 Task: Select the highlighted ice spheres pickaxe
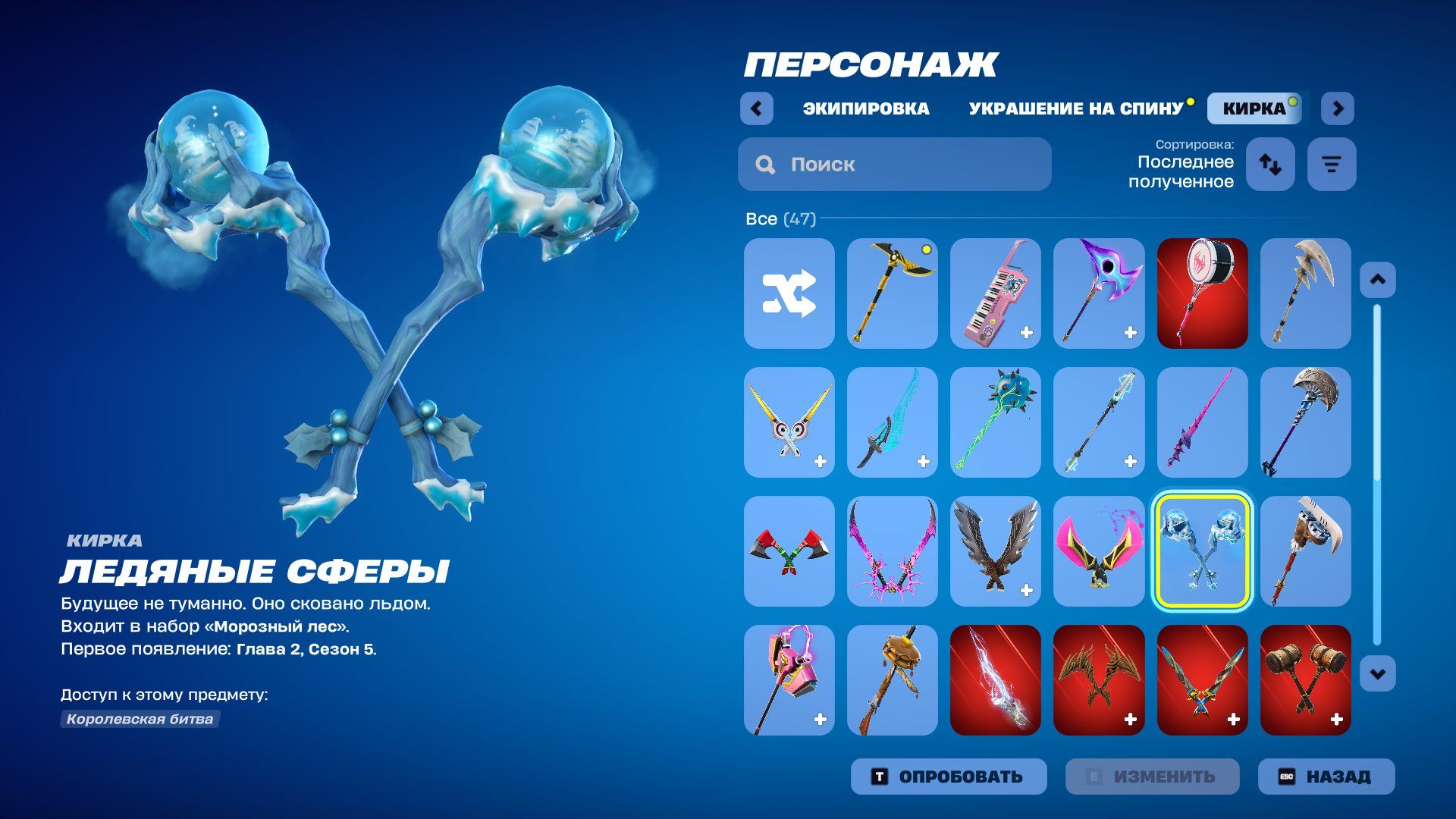click(1202, 551)
